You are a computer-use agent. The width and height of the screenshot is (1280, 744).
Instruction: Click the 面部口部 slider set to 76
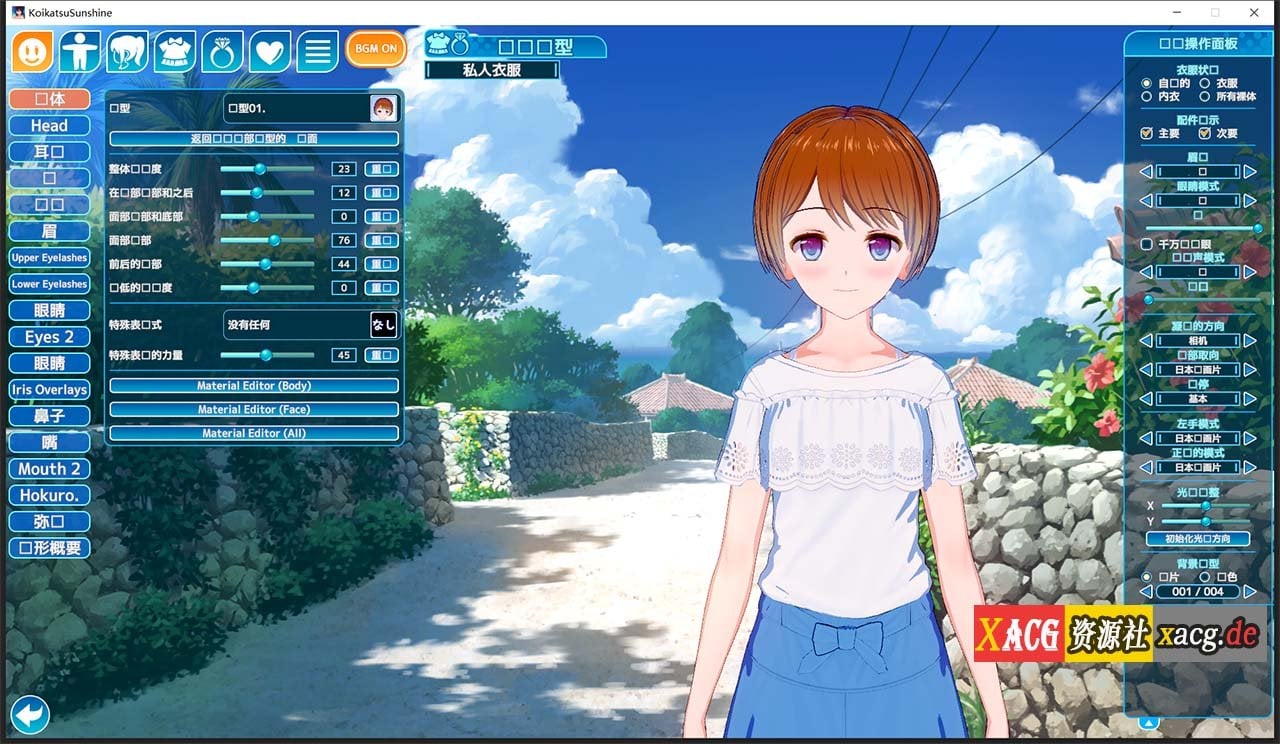click(276, 240)
